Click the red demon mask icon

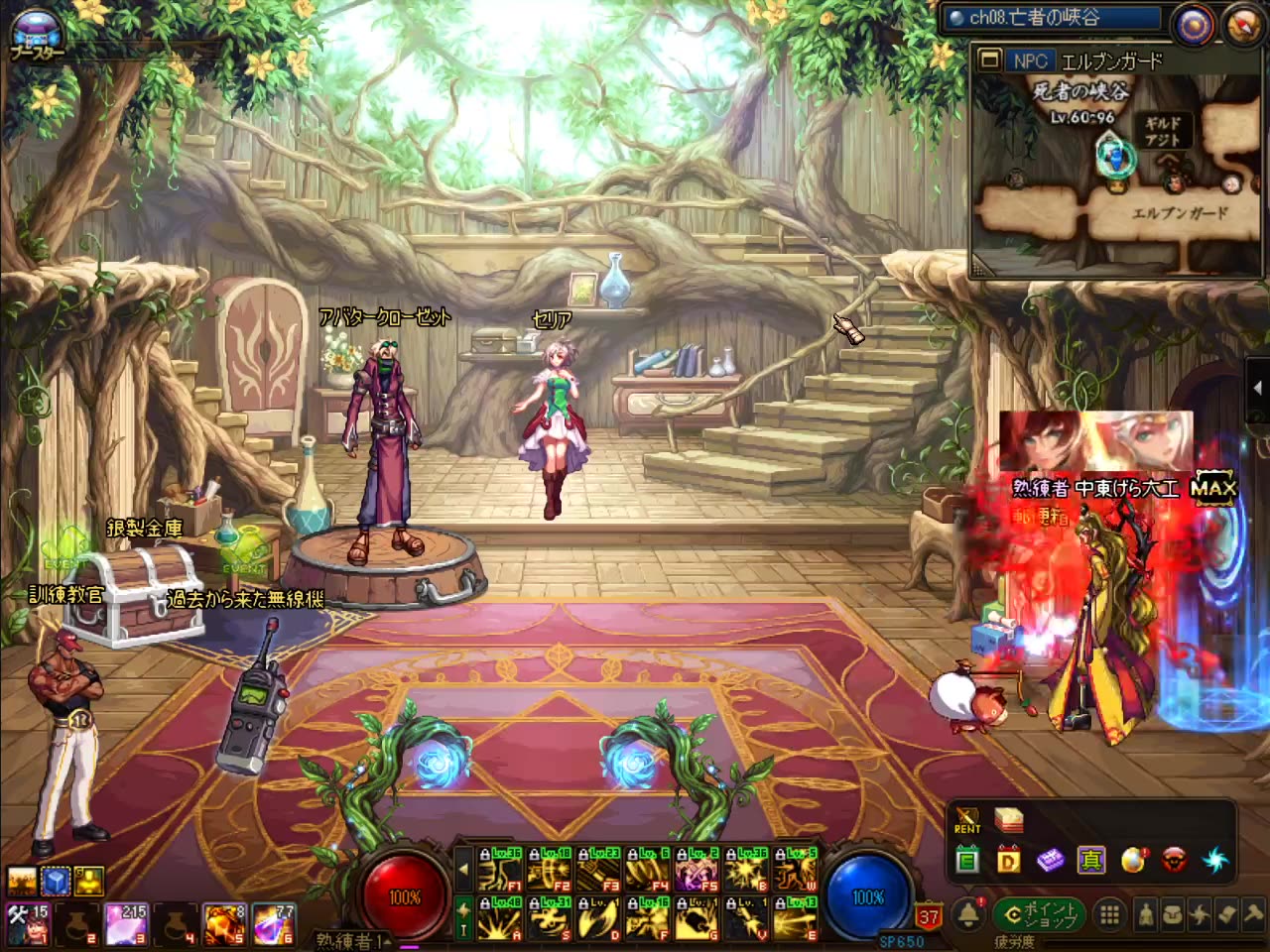tap(1174, 861)
